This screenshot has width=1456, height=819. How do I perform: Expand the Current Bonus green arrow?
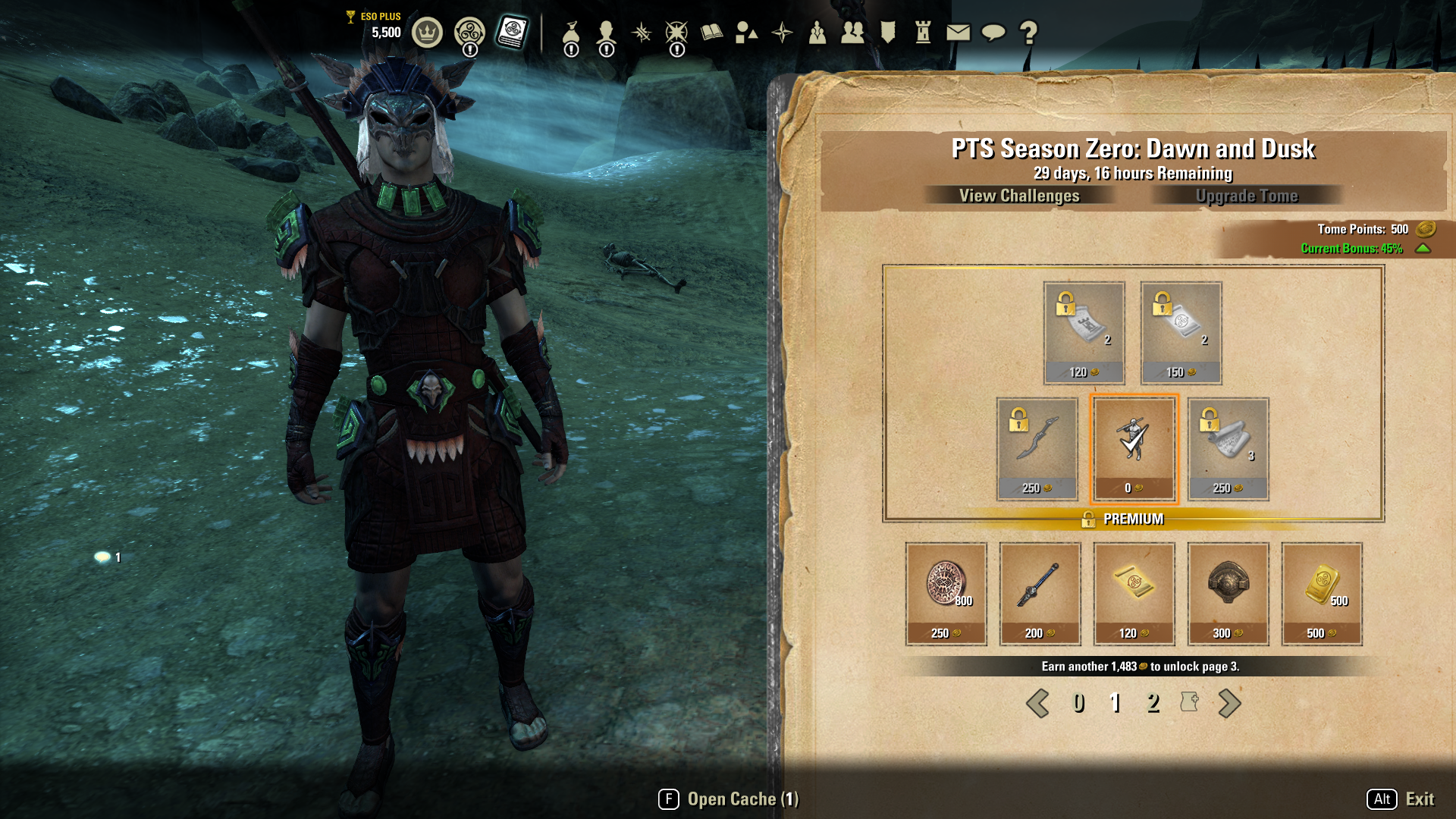coord(1423,248)
